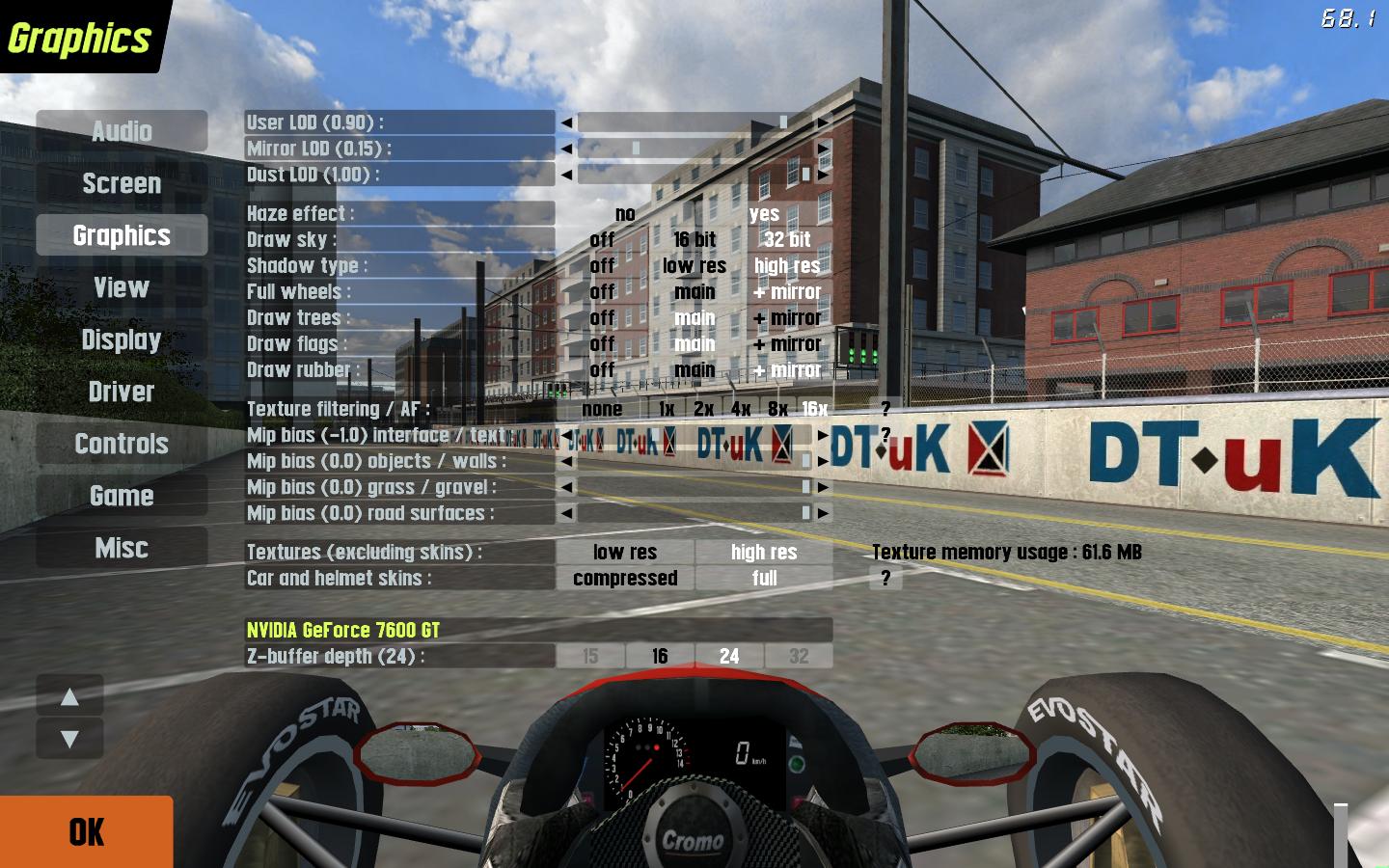Choose 16 bit for Draw sky
Viewport: 1389px width, 868px height.
coord(694,239)
